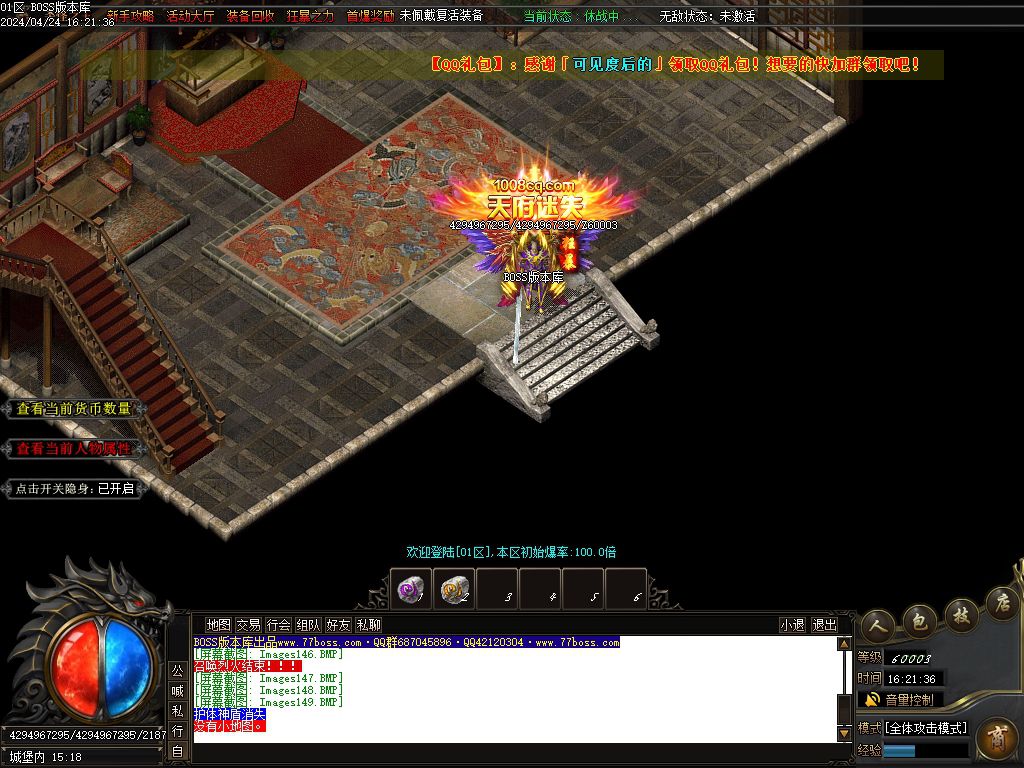Use the purple item in hotbar slot 1
Screen dimensions: 1024x768
(411, 590)
